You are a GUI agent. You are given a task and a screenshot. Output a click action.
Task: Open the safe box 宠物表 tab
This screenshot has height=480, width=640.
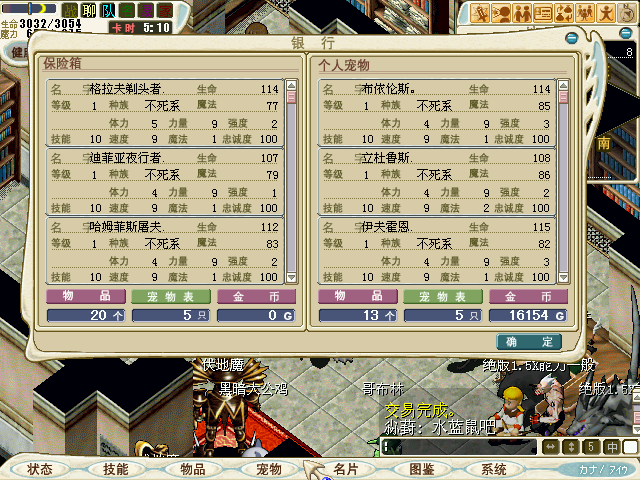click(x=171, y=297)
